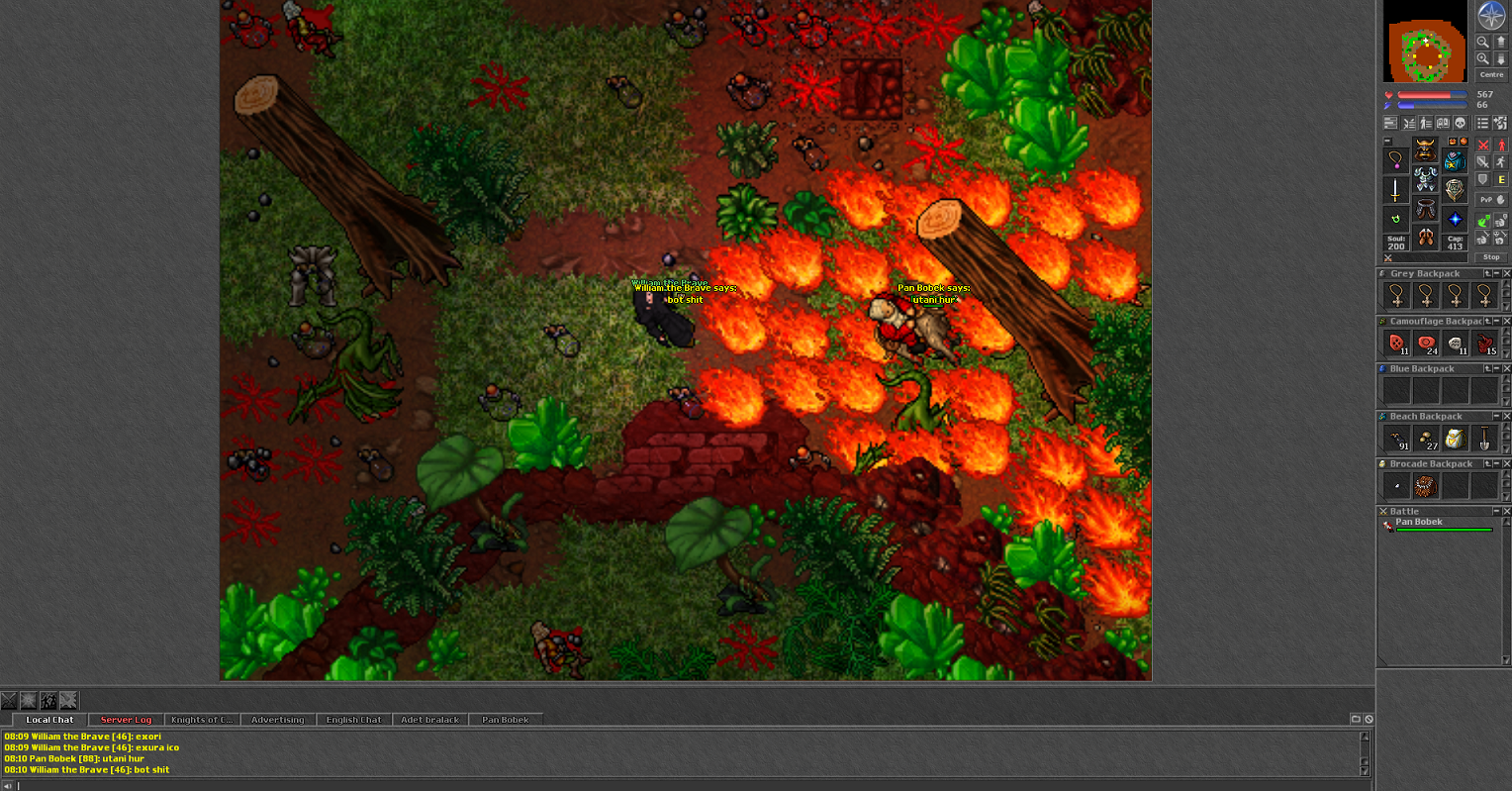The image size is (1512, 791).
Task: Click the stack of 24 red items
Action: point(1426,344)
